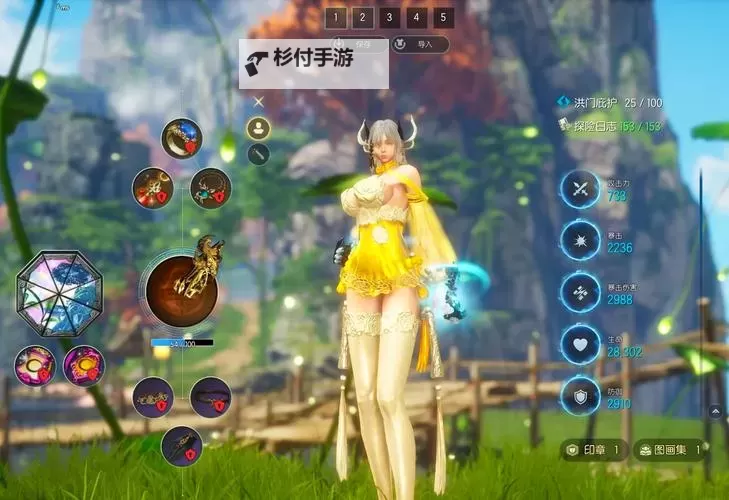Switch to preset slot 5
This screenshot has height=500, width=729.
444,17
